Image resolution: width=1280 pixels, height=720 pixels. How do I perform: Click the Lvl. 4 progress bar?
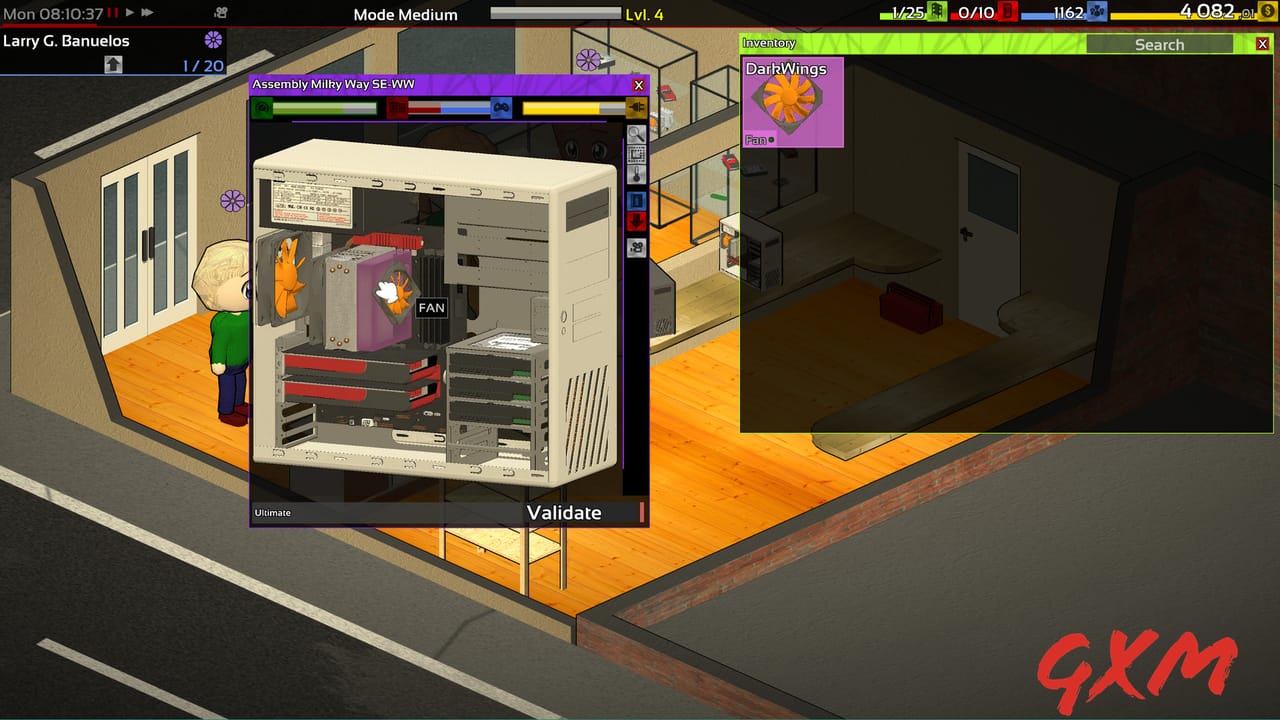[557, 14]
